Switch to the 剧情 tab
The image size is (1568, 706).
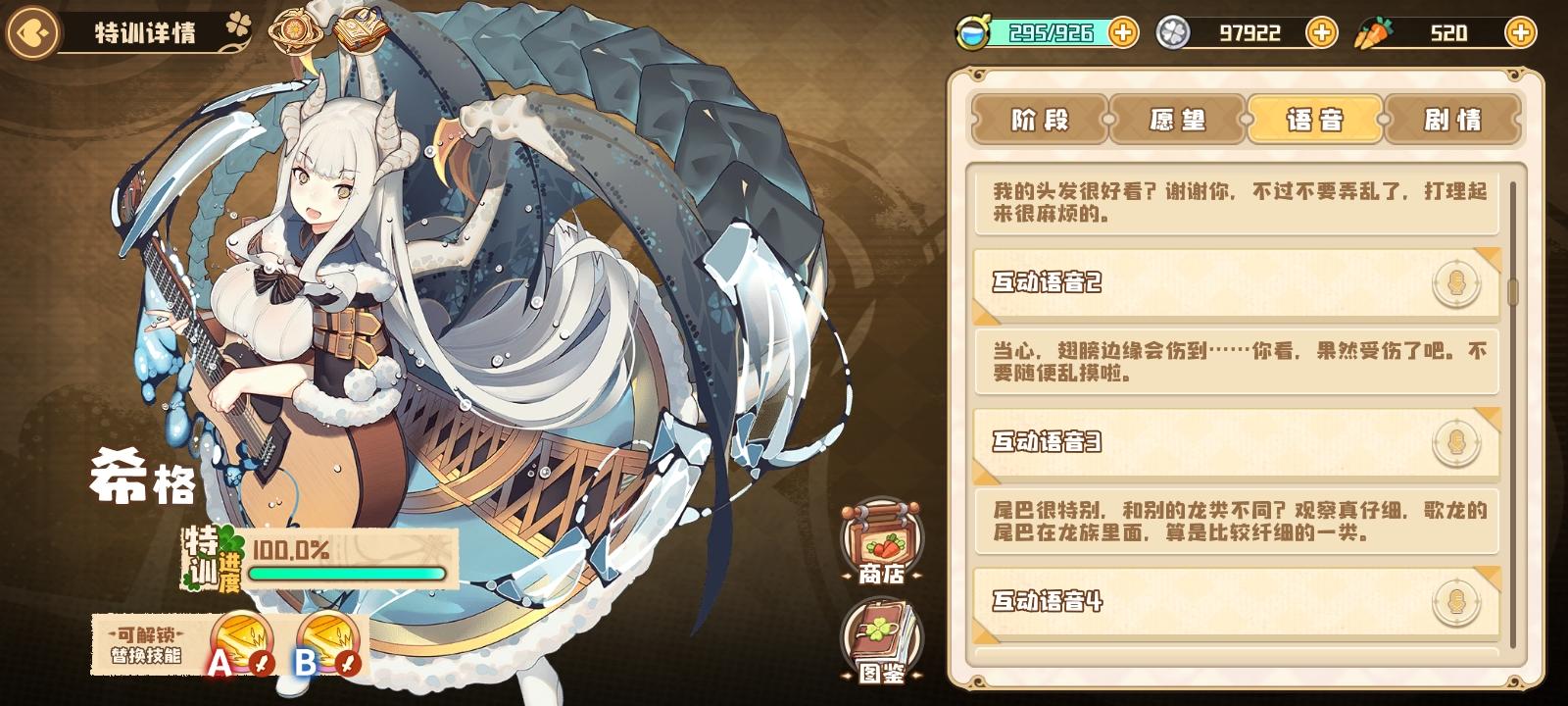coord(1451,121)
